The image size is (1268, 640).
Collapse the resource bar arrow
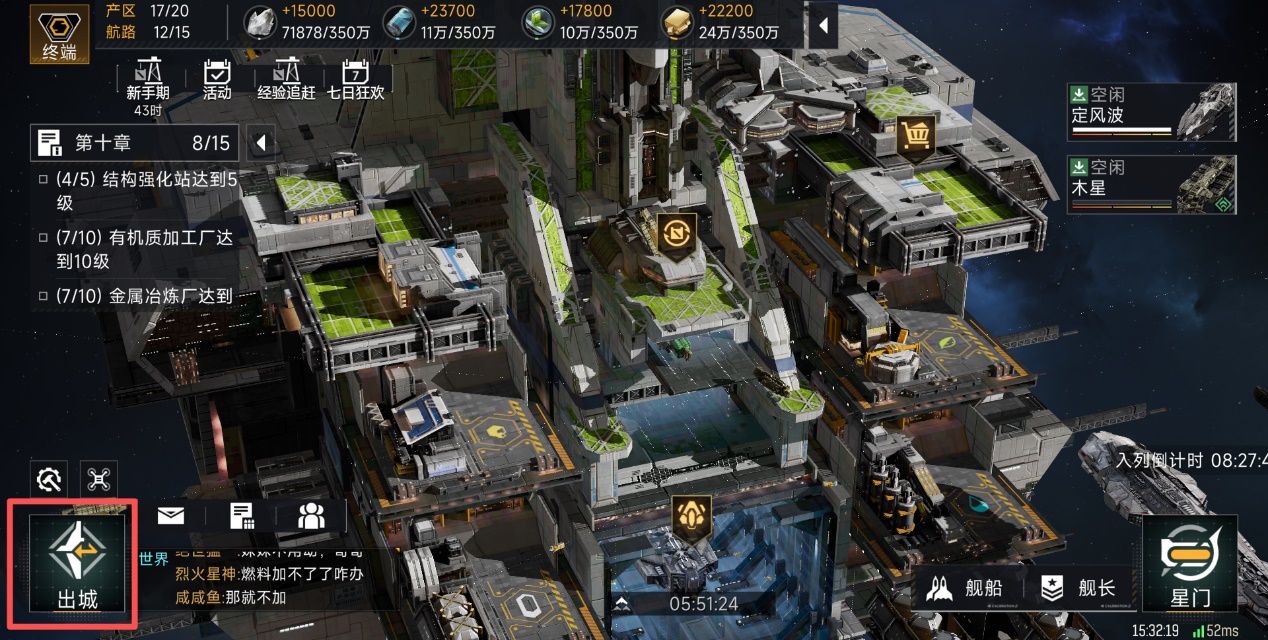[x=823, y=24]
